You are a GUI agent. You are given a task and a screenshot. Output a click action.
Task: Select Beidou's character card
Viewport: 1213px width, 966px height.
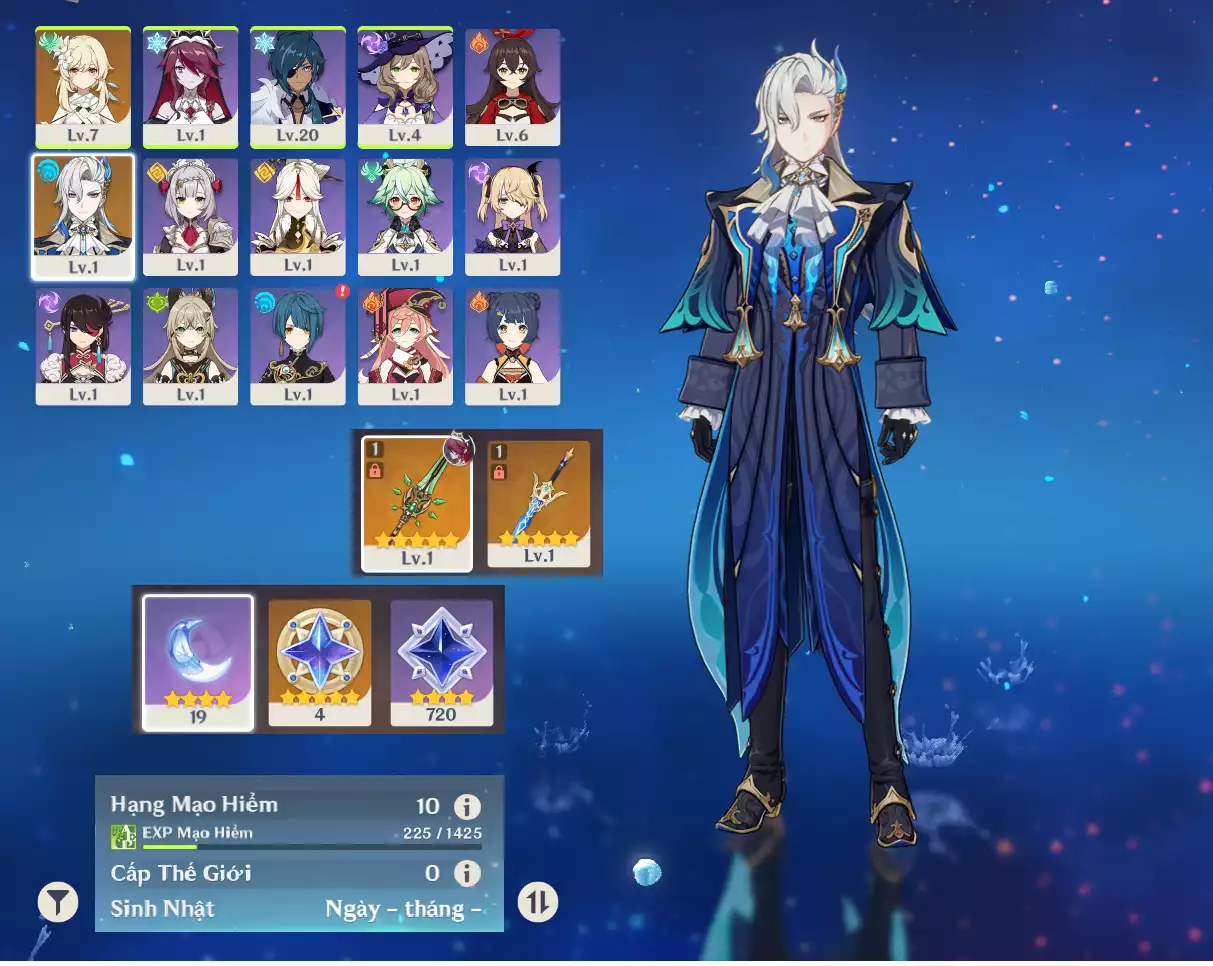(x=83, y=346)
